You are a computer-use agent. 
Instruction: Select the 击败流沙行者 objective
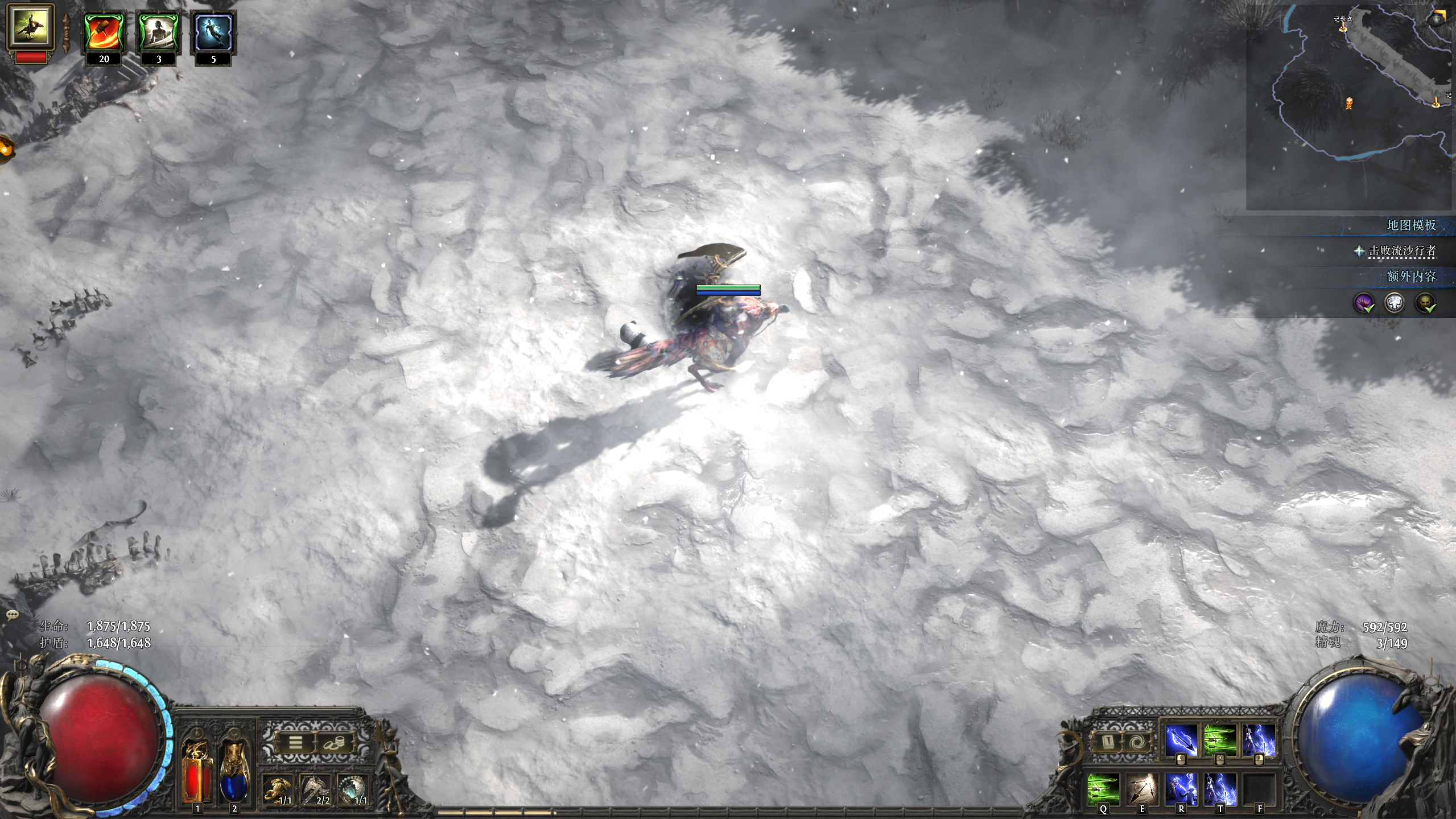pyautogui.click(x=1402, y=251)
